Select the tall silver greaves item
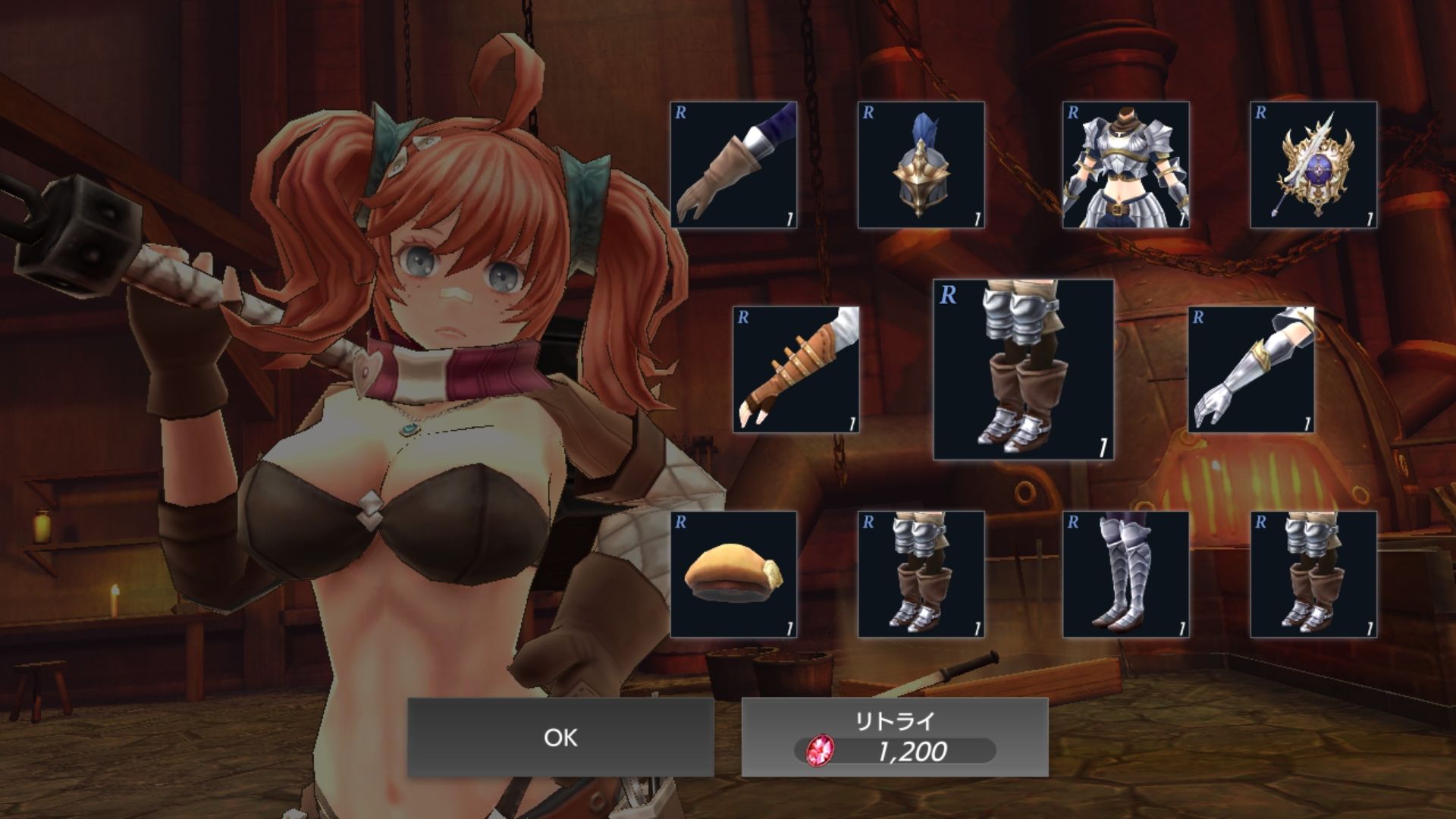The image size is (1456, 819). tap(1125, 574)
